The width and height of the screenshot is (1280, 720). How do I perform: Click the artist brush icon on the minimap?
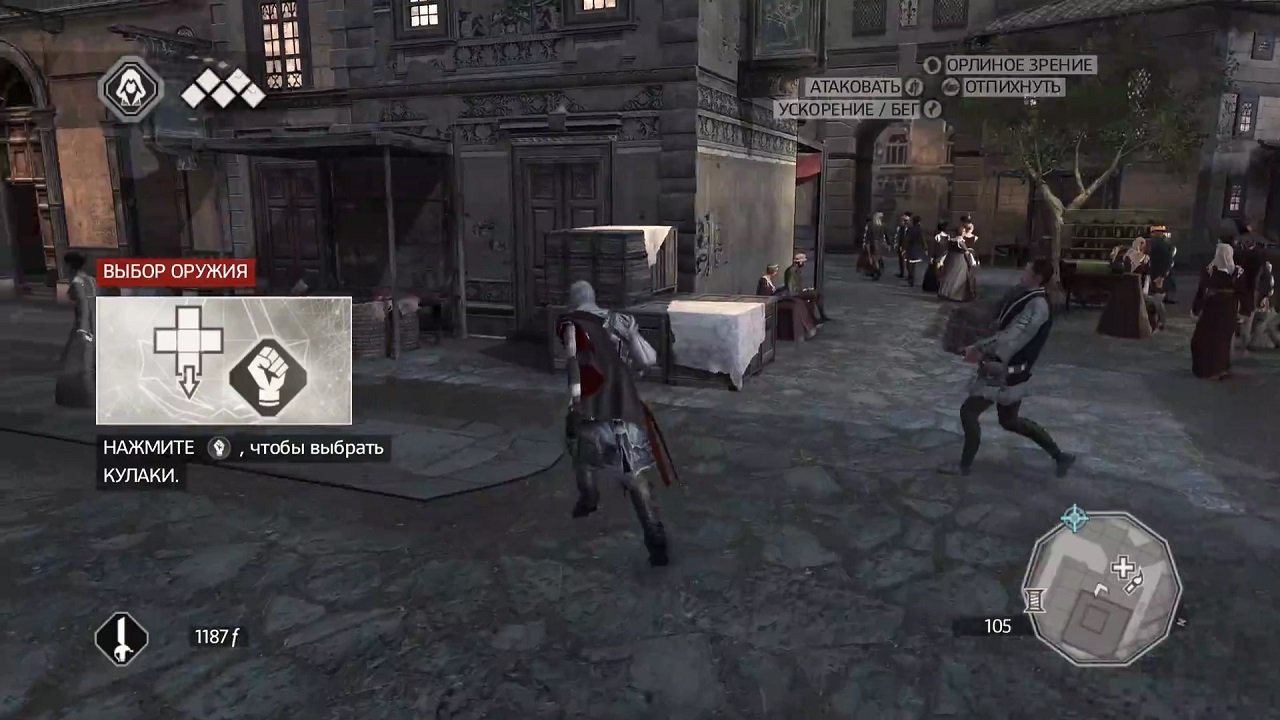1134,581
